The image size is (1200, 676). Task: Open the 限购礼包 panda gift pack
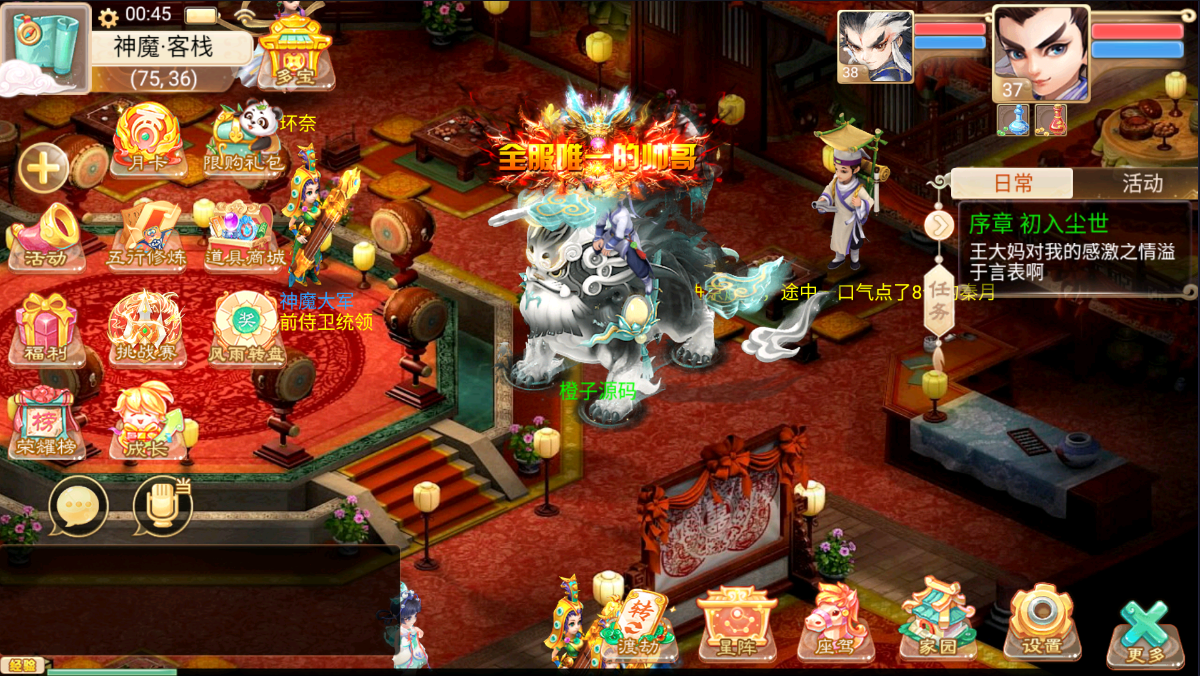[244, 140]
